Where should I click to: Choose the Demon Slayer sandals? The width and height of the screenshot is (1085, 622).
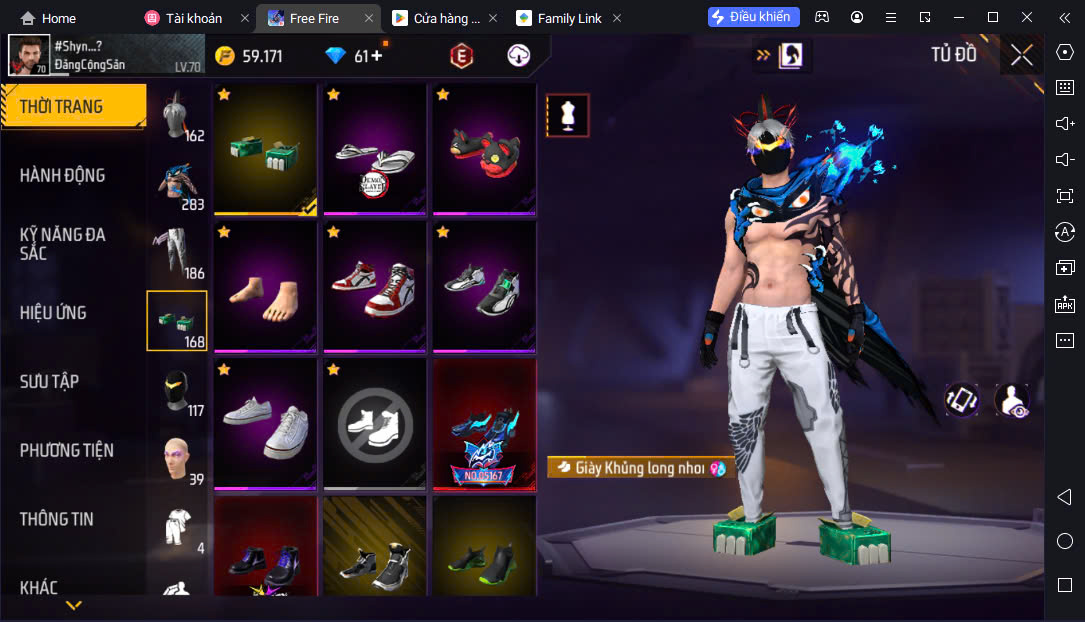374,150
